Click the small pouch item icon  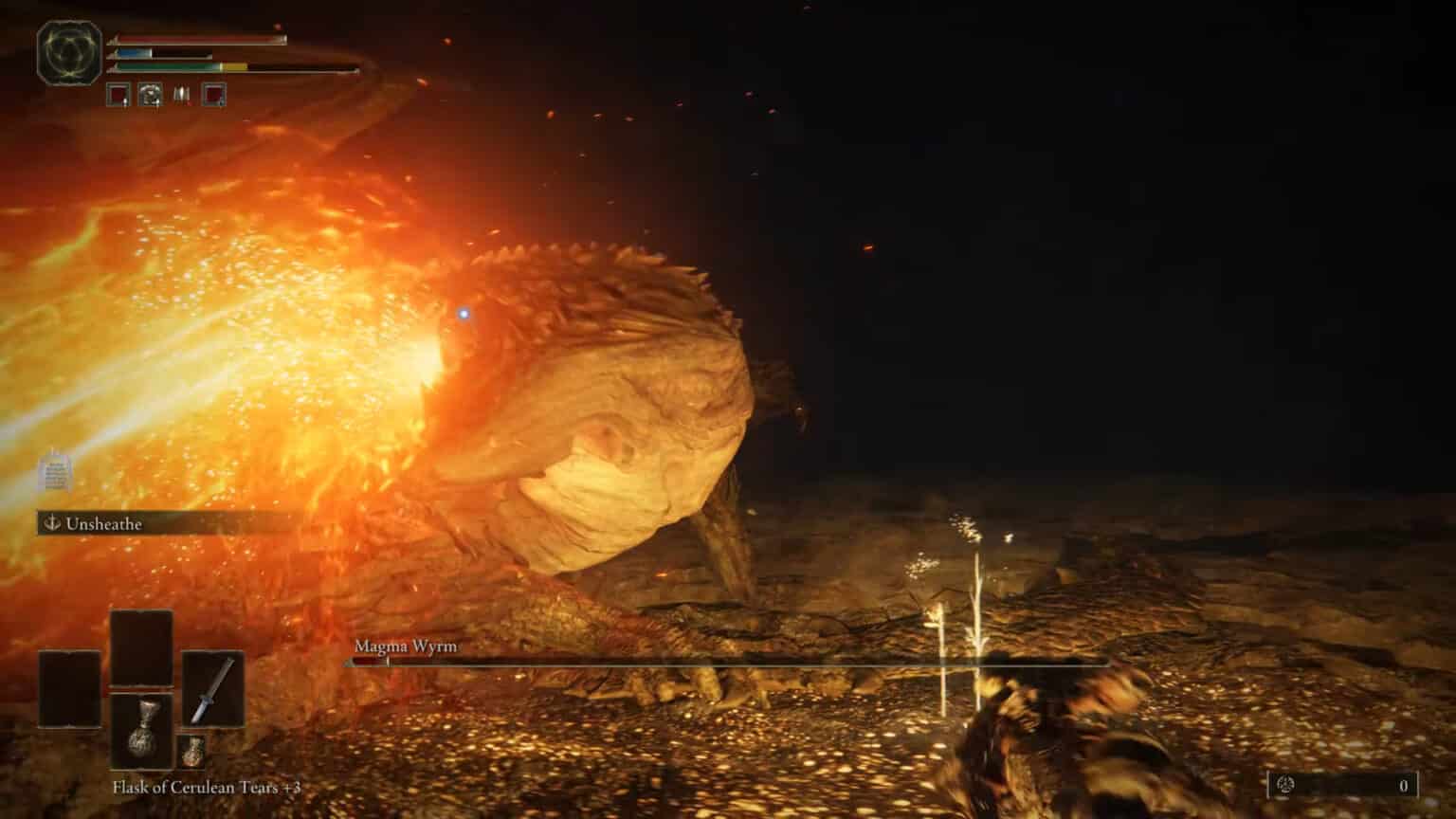(191, 752)
